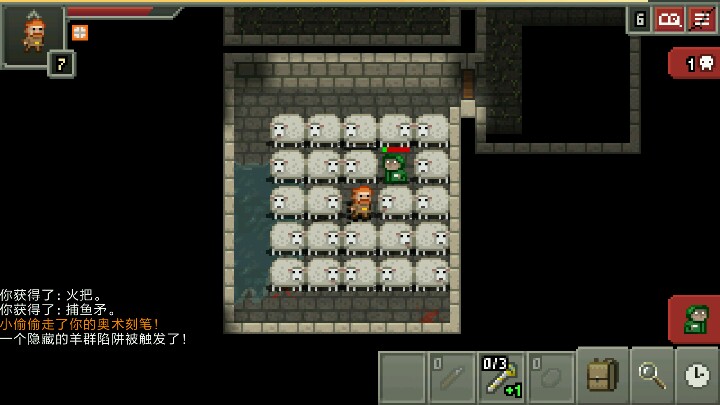The width and height of the screenshot is (720, 405).
Task: Open the backpack inventory
Action: click(601, 376)
